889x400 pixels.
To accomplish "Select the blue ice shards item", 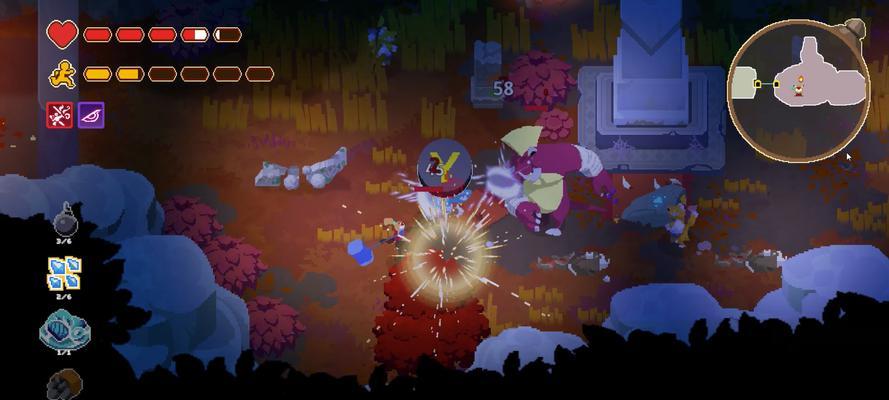I will [x=64, y=272].
